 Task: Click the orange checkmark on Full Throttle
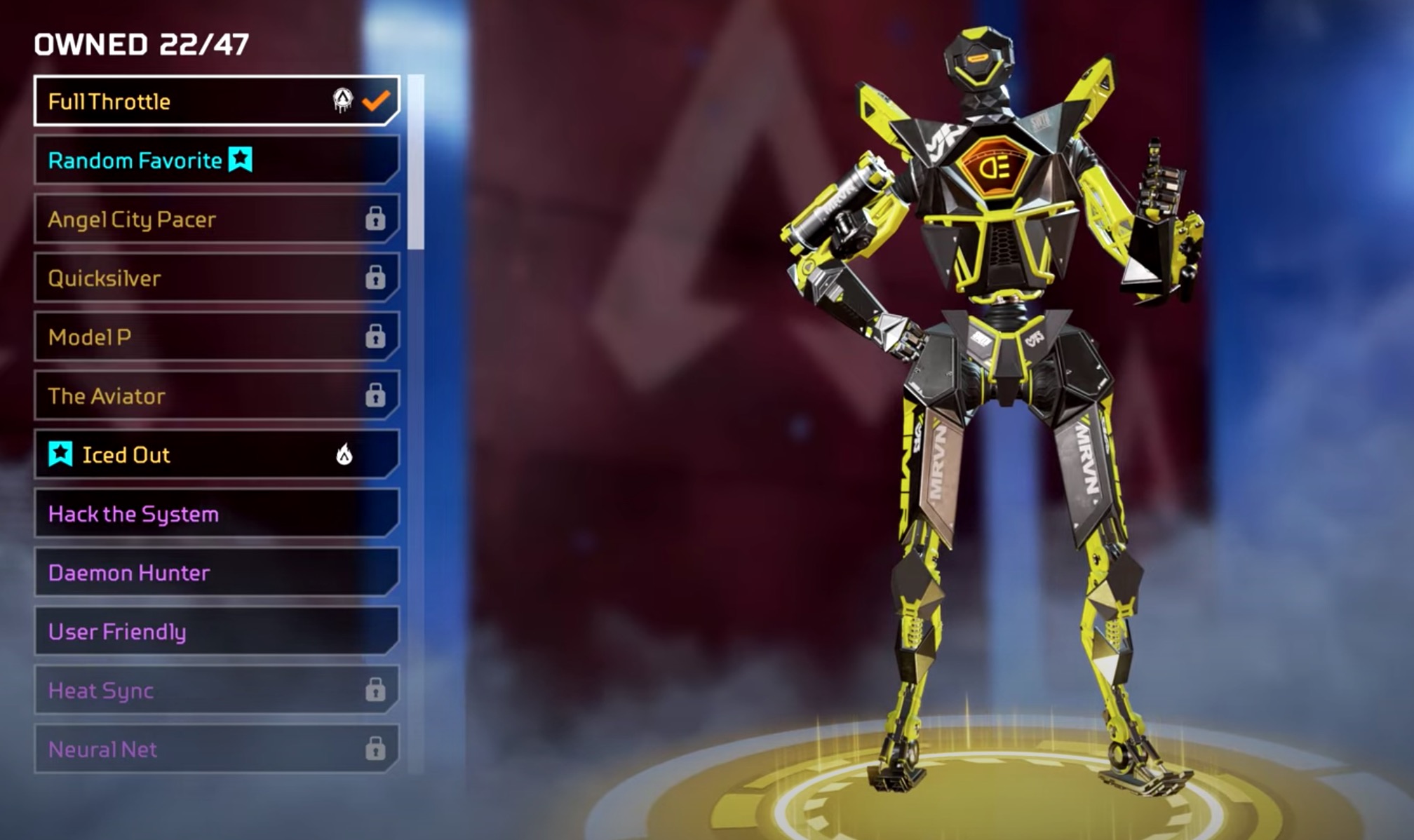pyautogui.click(x=377, y=101)
